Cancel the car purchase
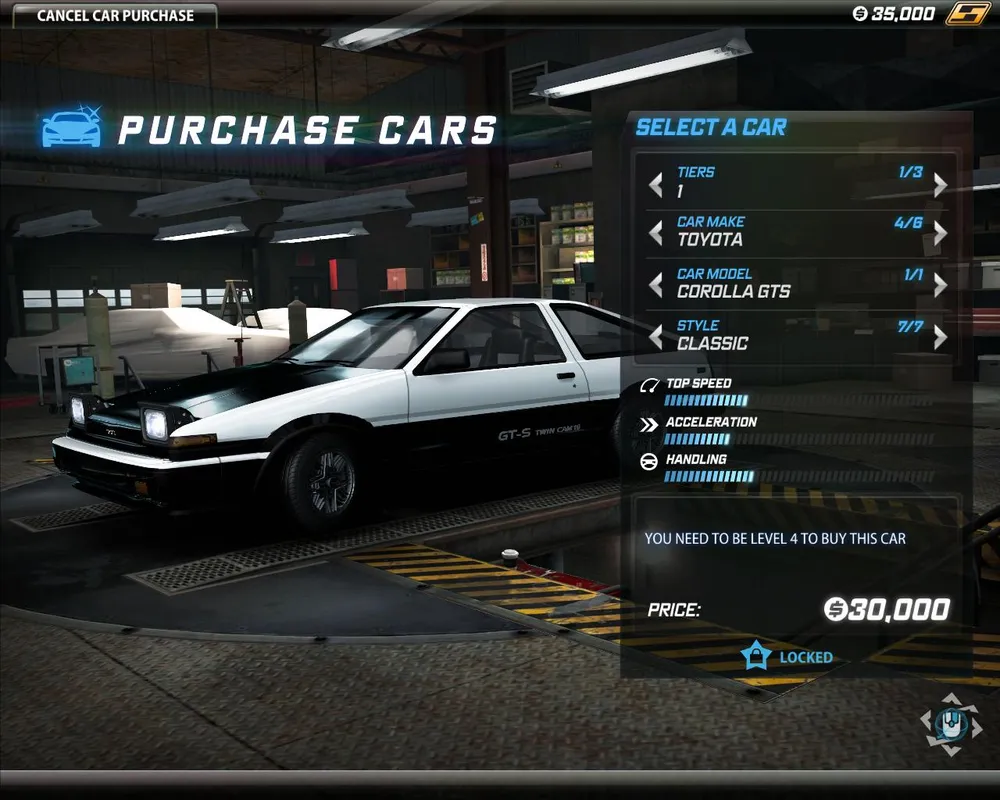 pyautogui.click(x=115, y=15)
